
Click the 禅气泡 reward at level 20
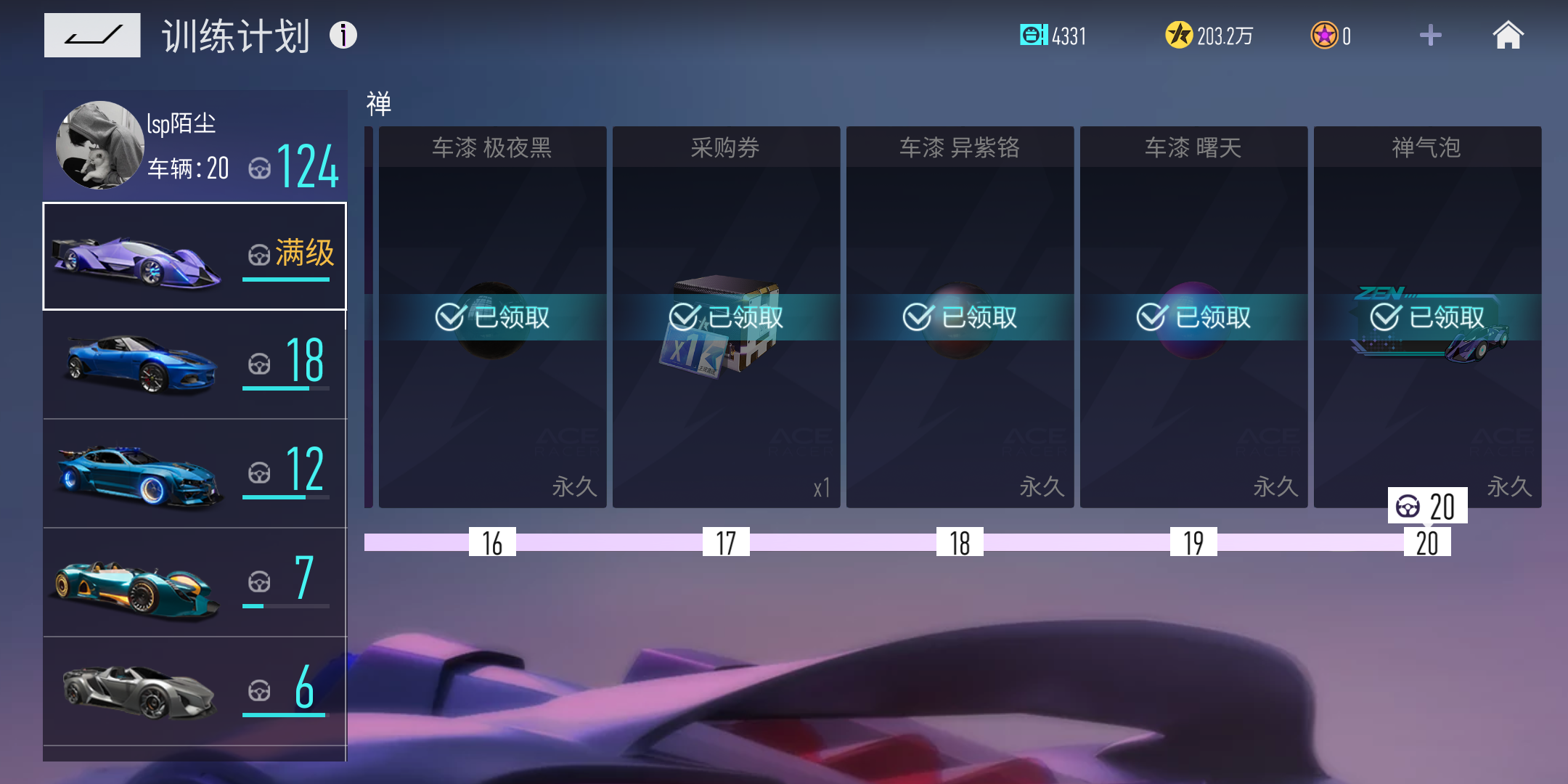click(x=1428, y=316)
